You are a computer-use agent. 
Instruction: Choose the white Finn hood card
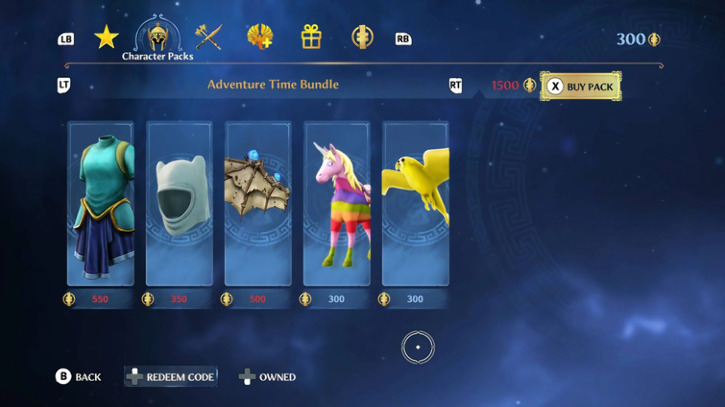tap(179, 204)
